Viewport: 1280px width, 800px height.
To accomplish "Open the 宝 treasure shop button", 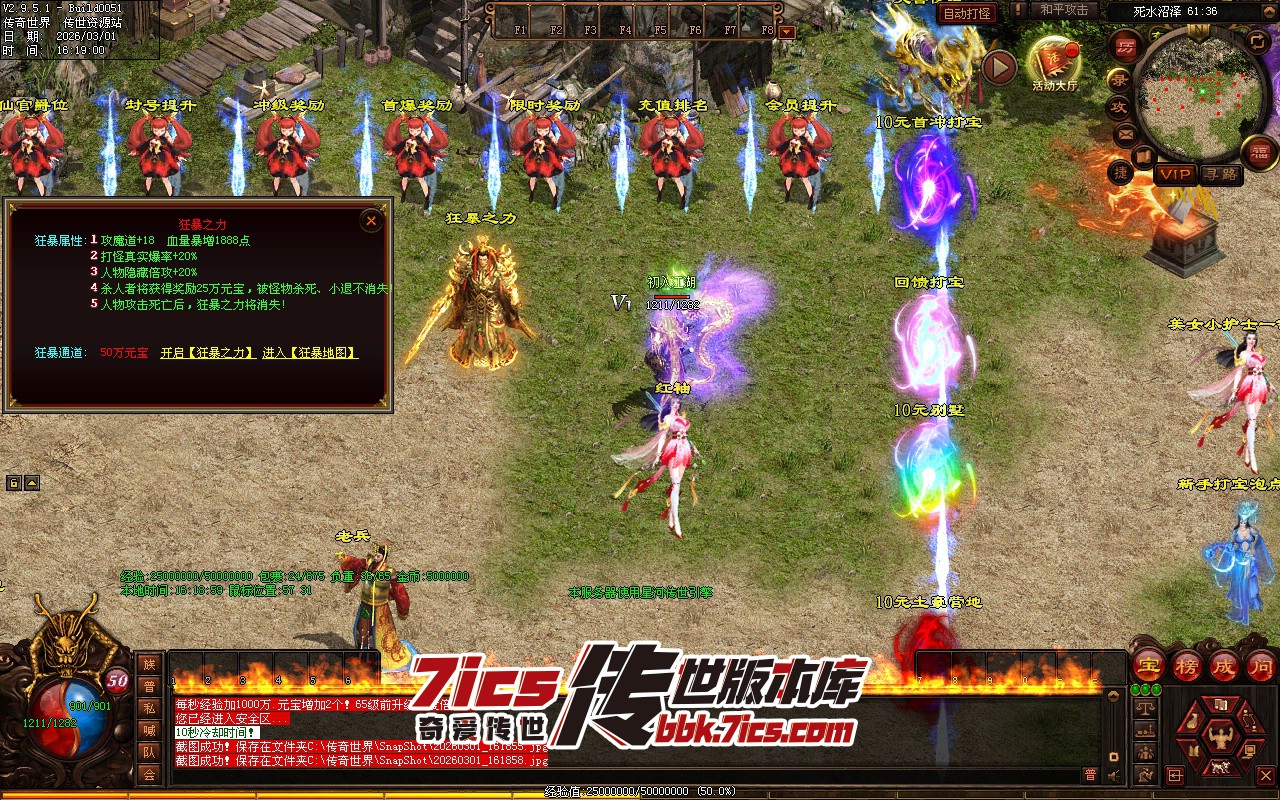I will click(1149, 665).
